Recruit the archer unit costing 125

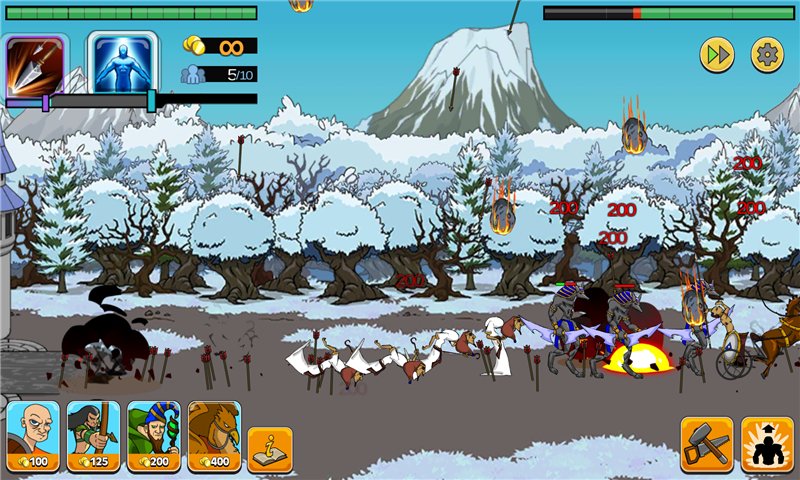coord(93,437)
